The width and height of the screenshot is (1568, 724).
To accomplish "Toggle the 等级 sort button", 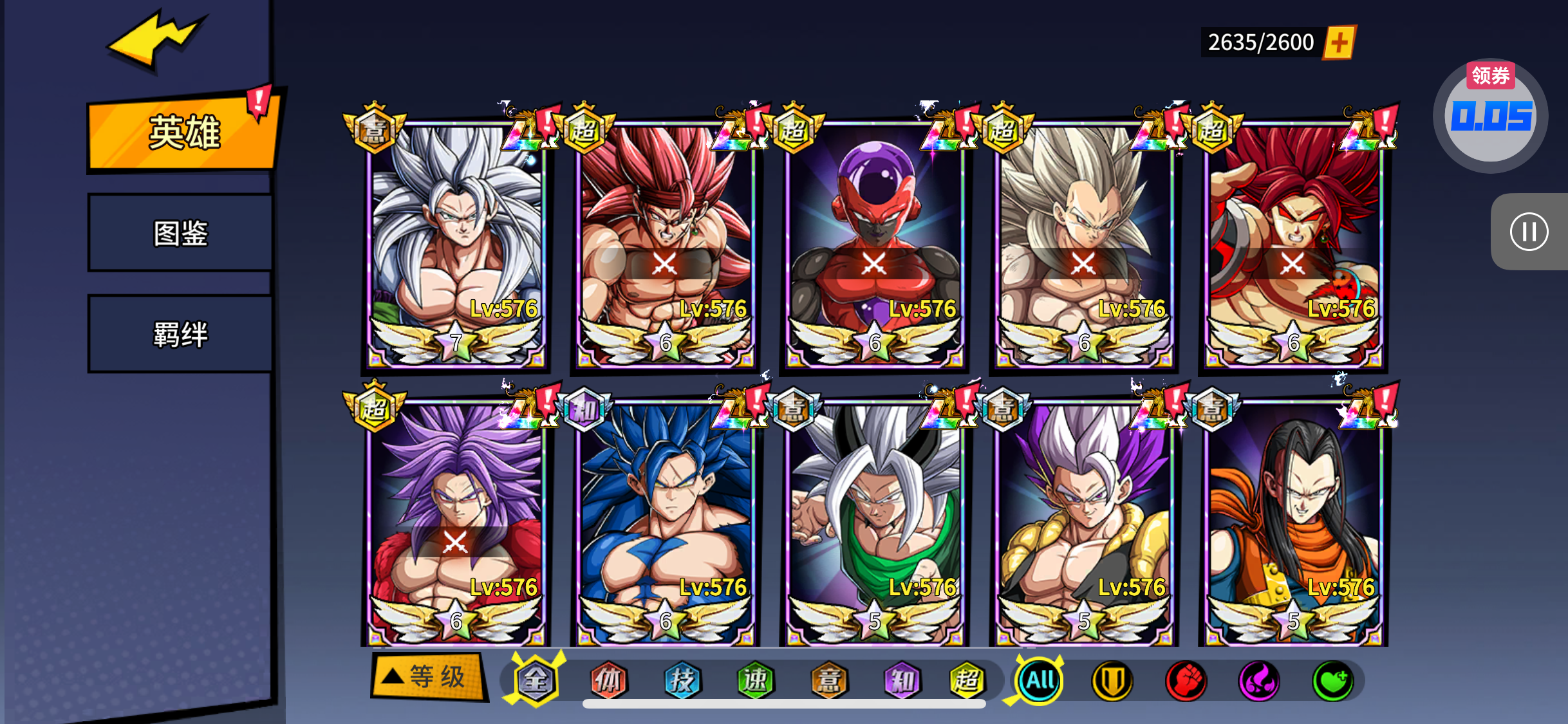I will [427, 677].
